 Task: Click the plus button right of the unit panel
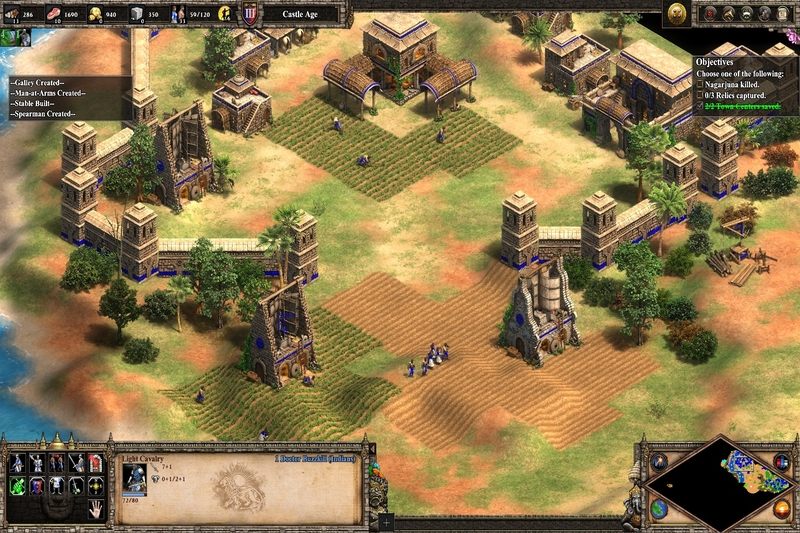(387, 522)
